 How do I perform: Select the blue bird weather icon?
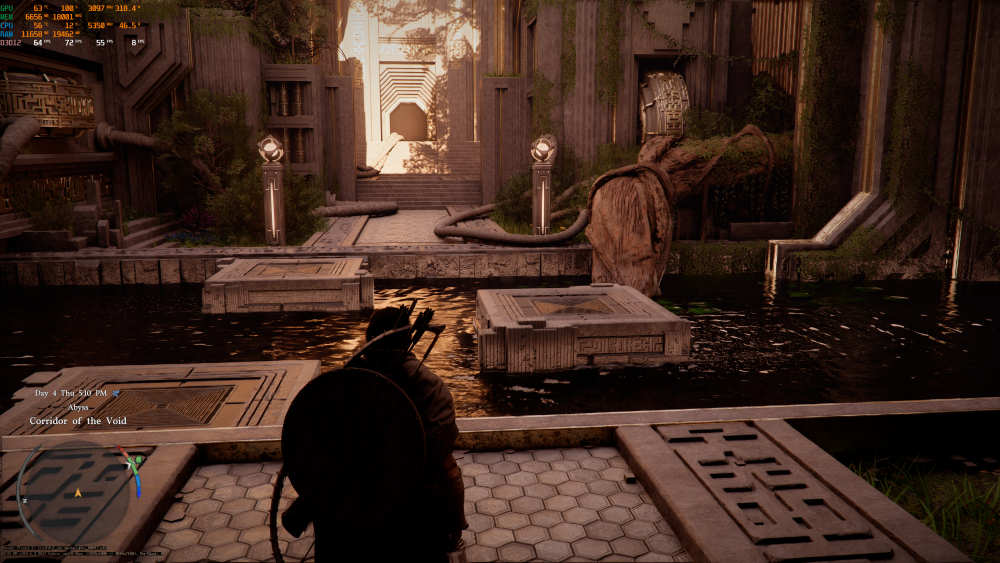pyautogui.click(x=116, y=394)
